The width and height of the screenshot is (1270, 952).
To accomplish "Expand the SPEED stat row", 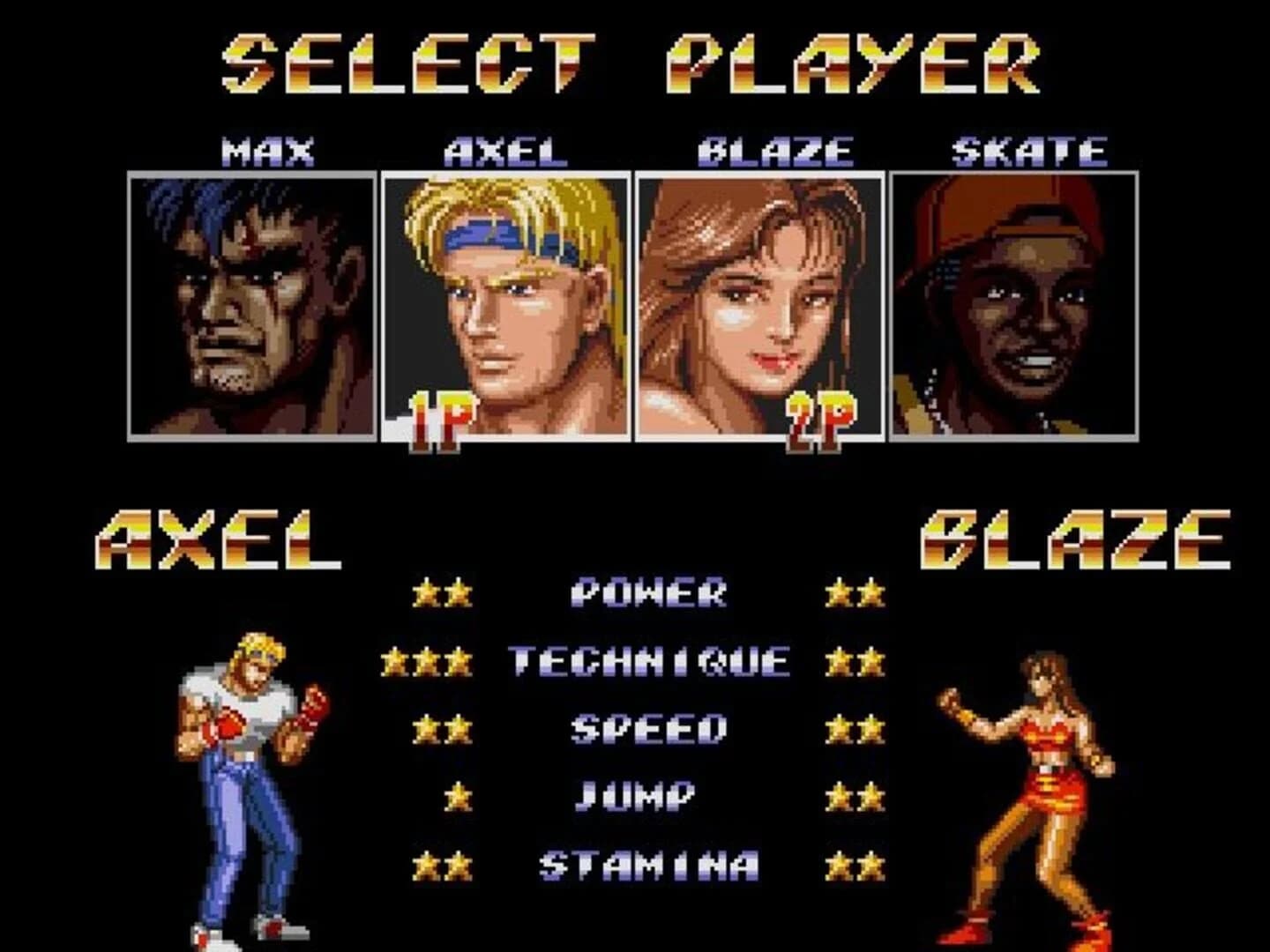I will pos(650,728).
